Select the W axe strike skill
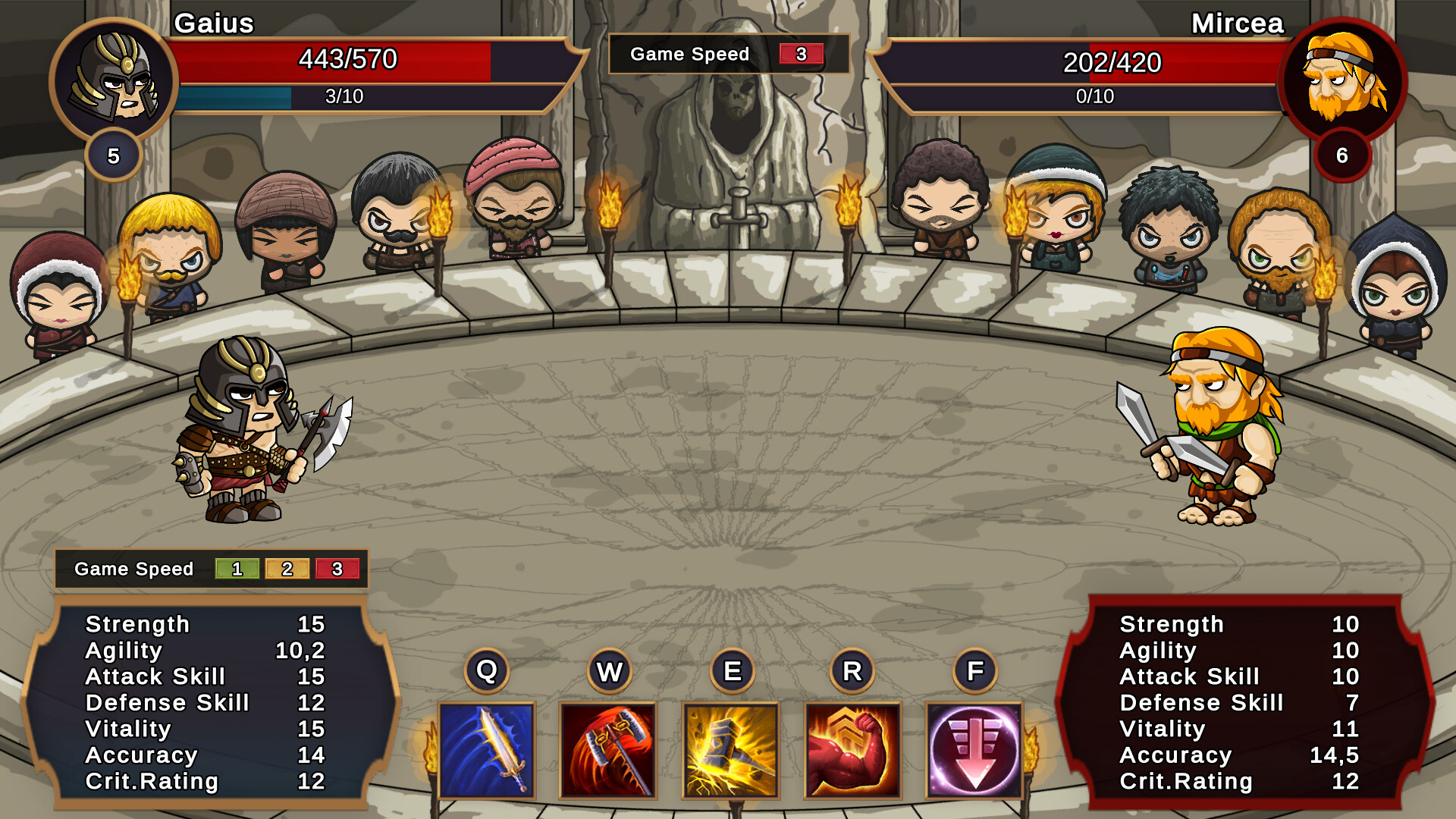Viewport: 1456px width, 819px height. (610, 753)
